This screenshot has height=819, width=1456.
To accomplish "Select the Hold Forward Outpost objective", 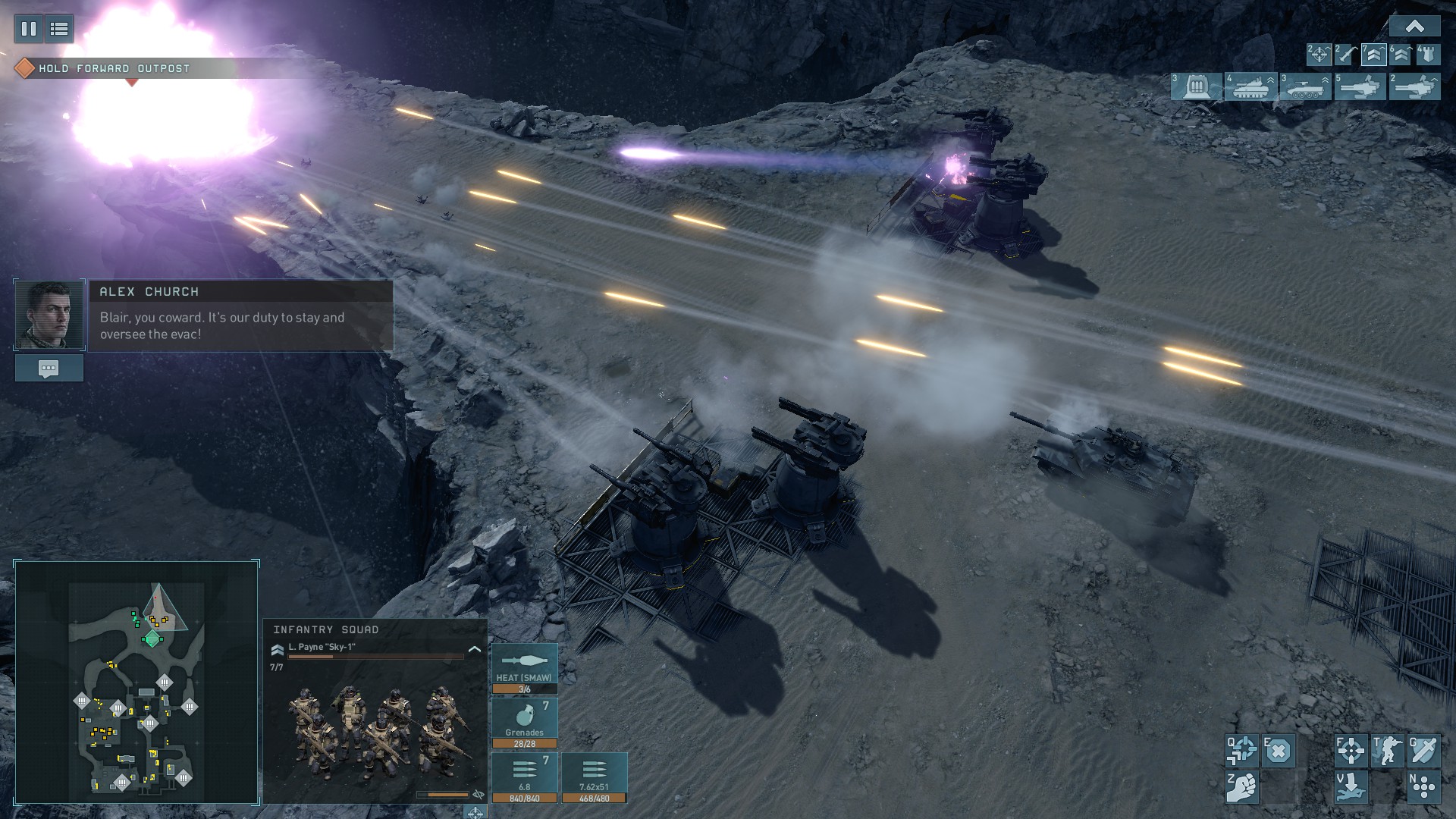I will pos(114,68).
